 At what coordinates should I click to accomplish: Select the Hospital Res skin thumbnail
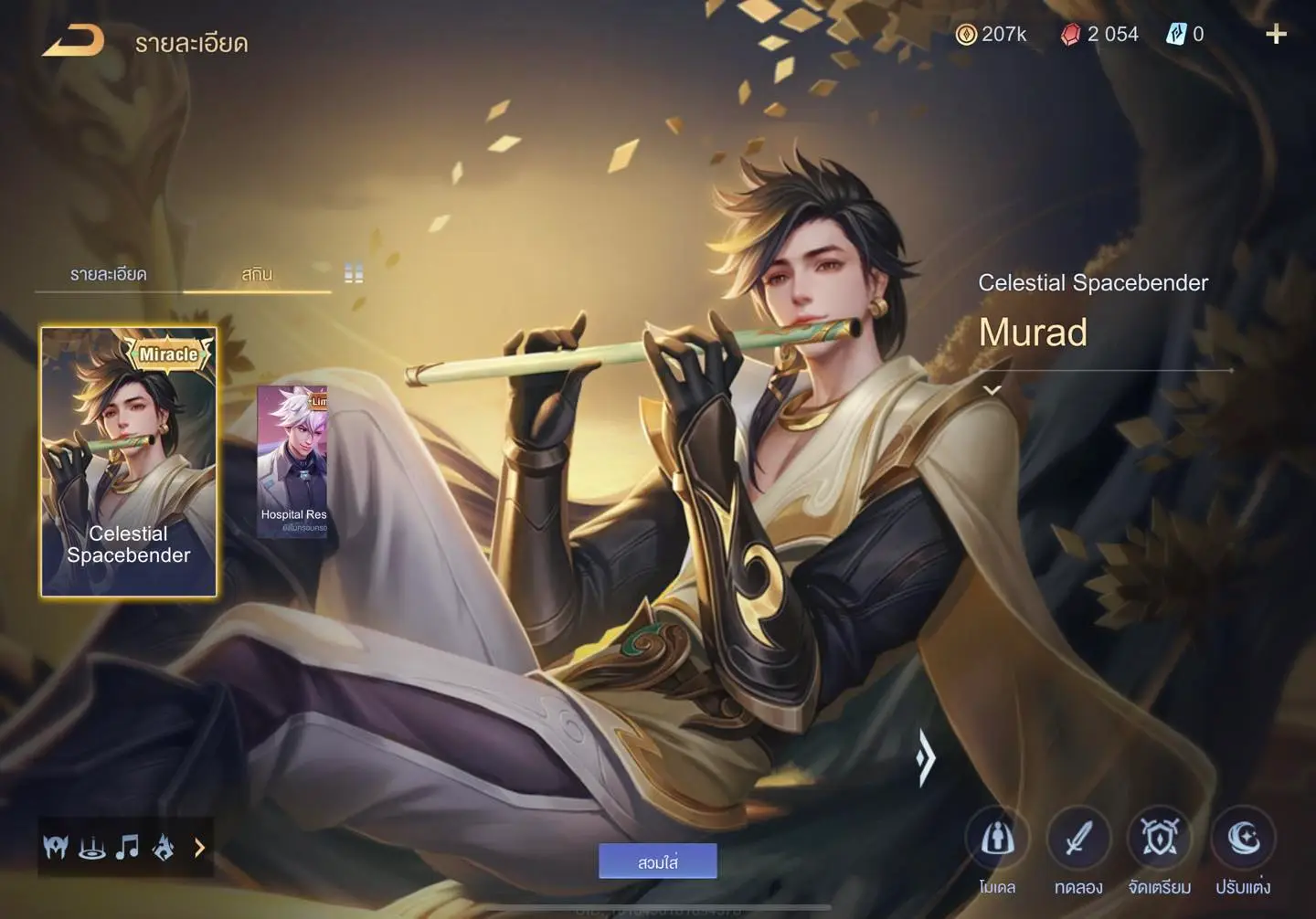pyautogui.click(x=294, y=461)
